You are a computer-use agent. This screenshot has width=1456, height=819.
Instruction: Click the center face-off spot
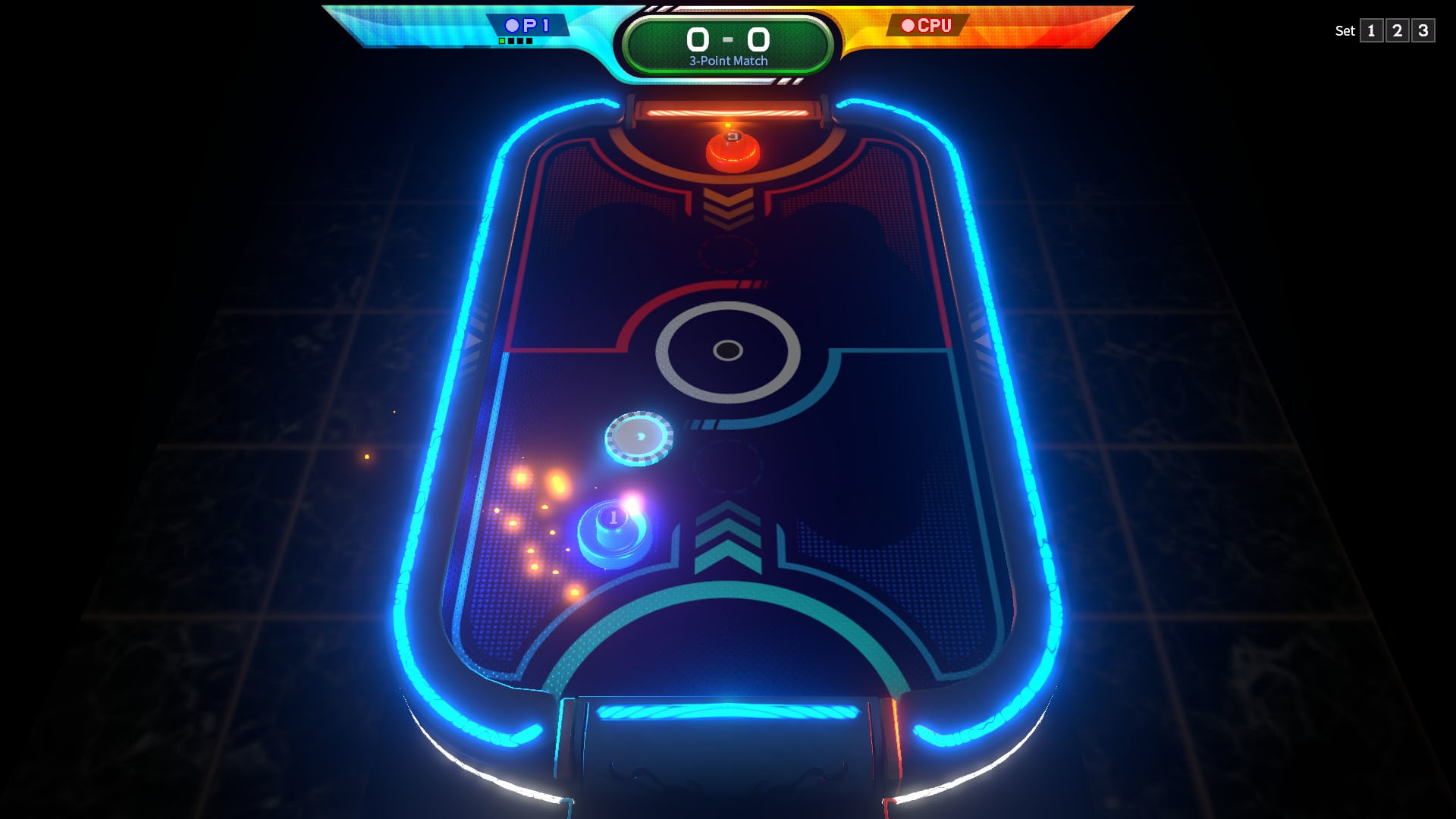tap(727, 350)
